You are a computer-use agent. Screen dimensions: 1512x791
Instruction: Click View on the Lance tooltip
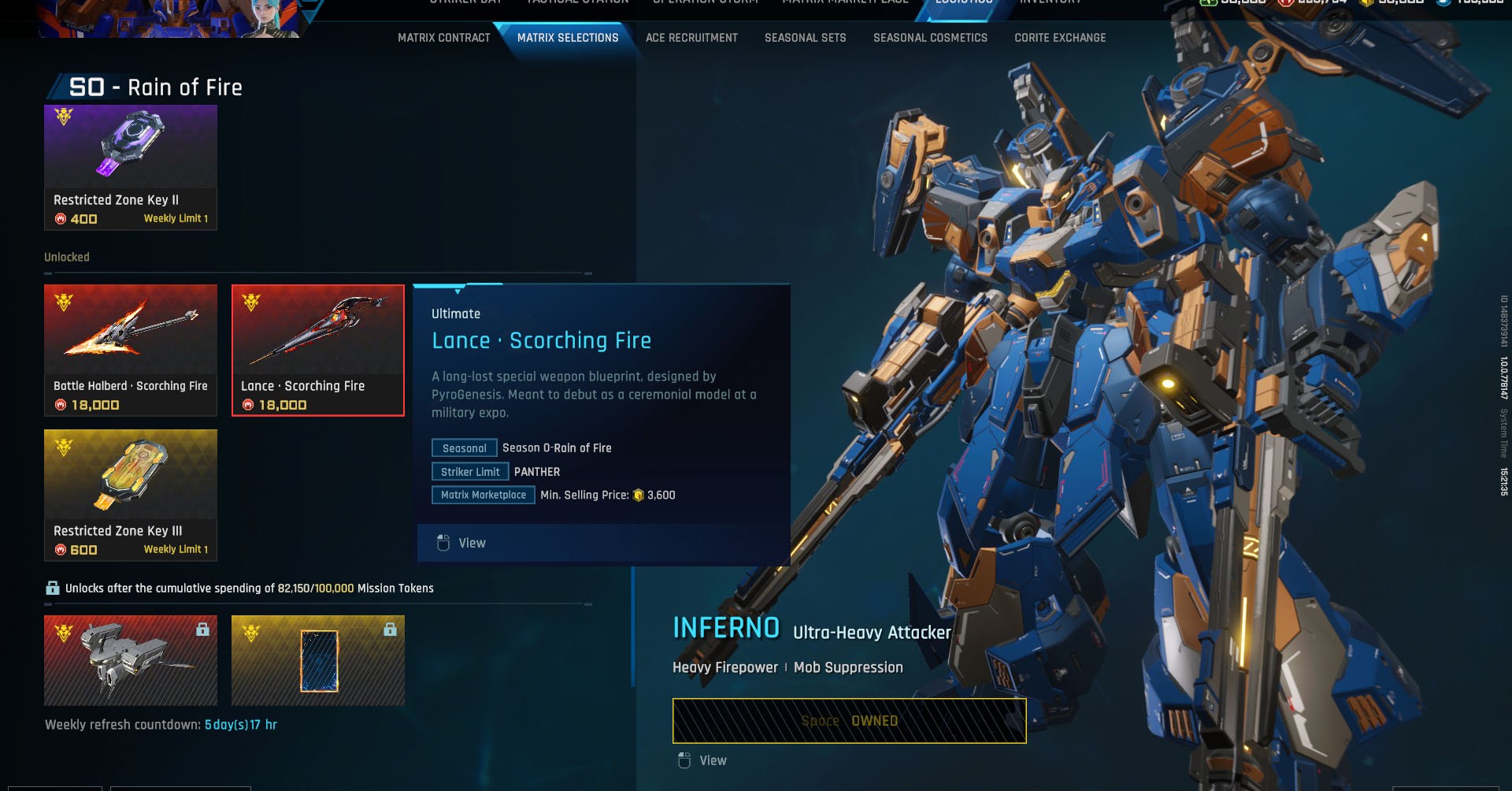tap(460, 543)
